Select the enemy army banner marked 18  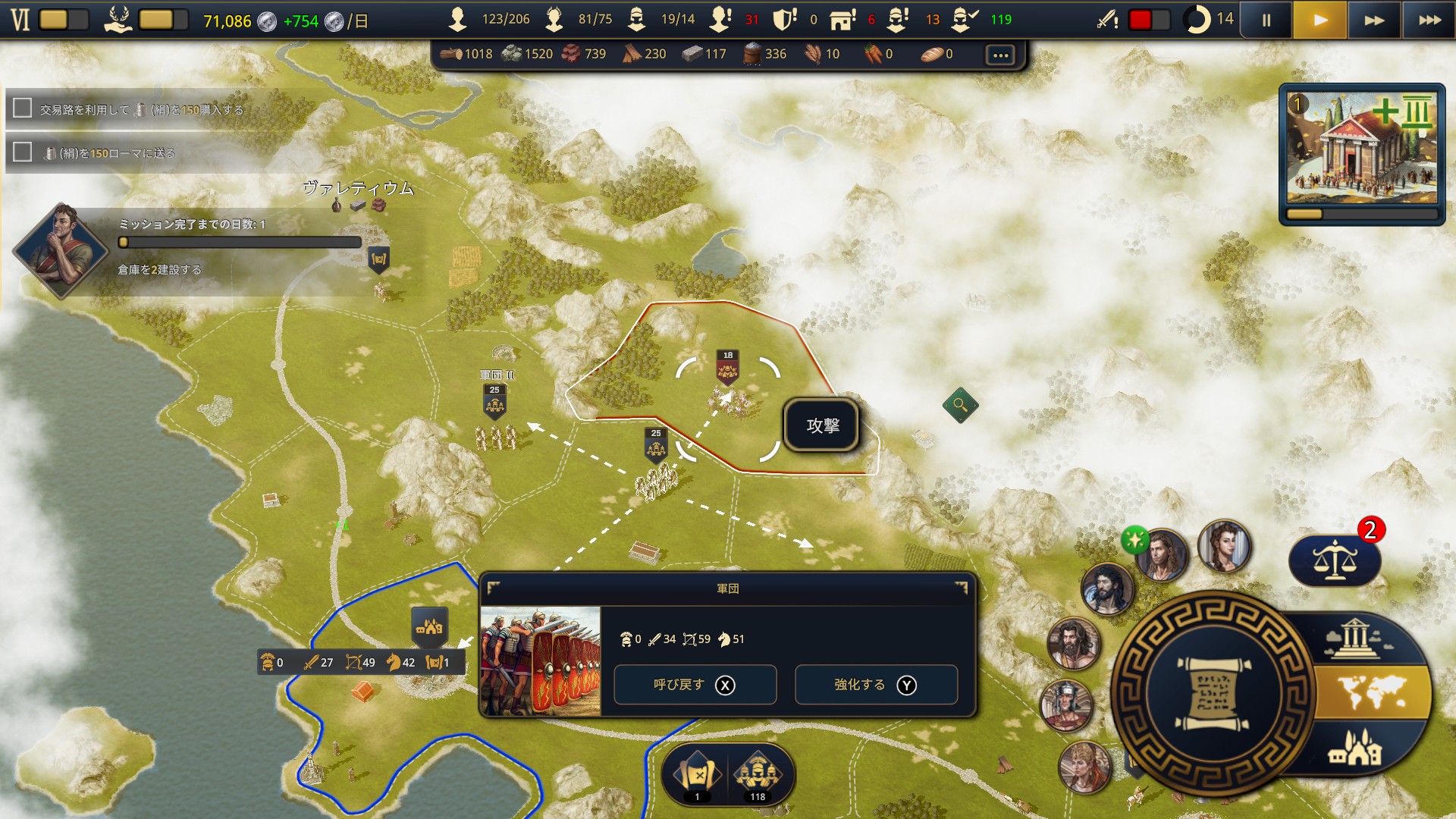[x=728, y=367]
